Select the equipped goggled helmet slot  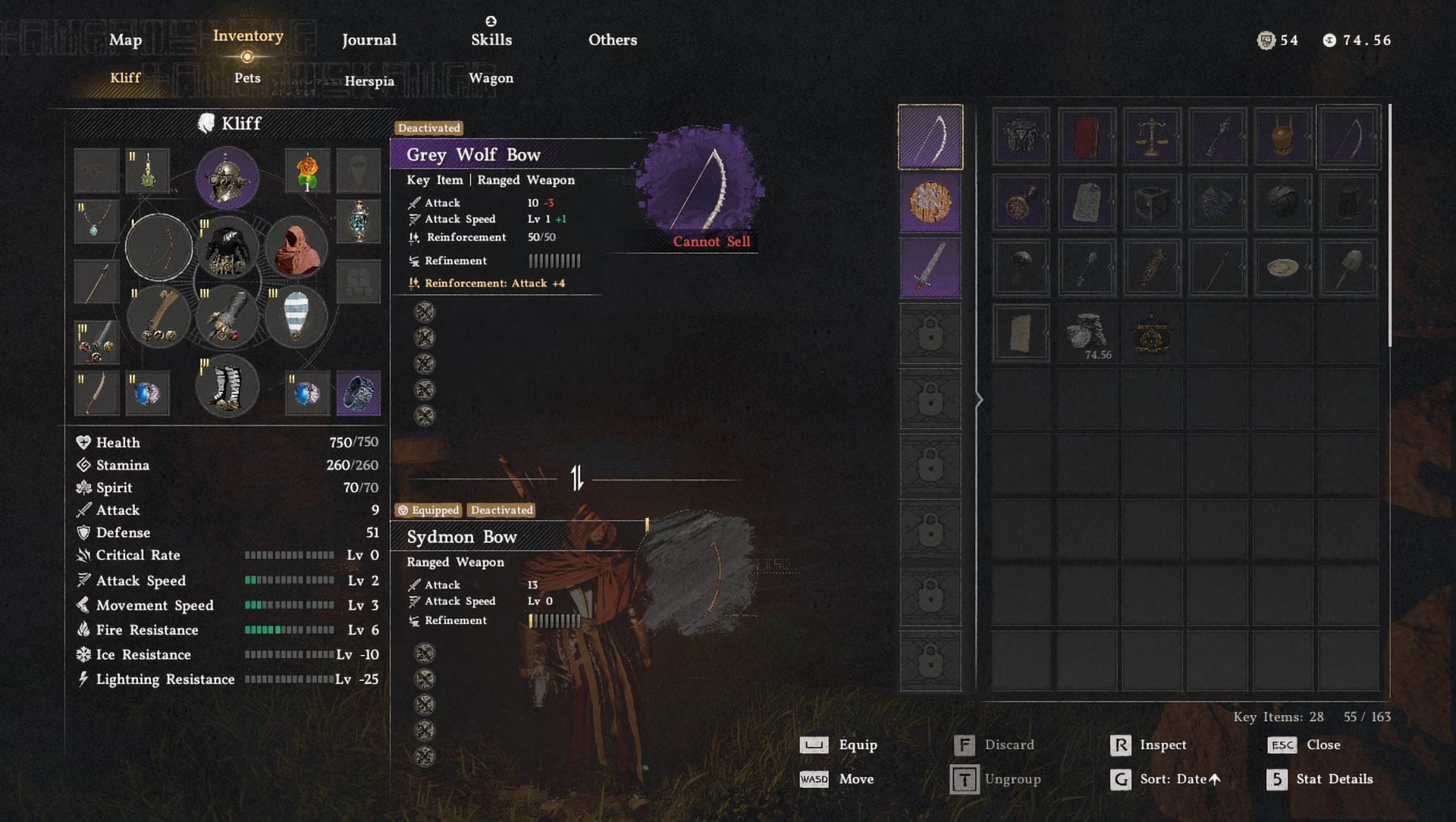point(227,178)
